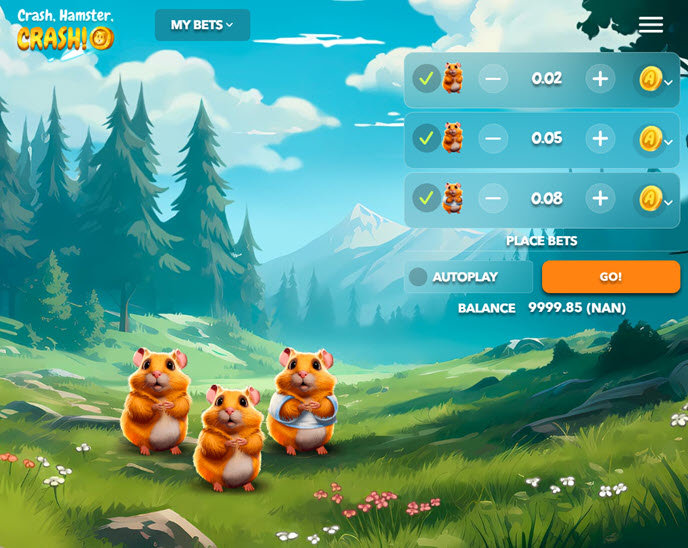Decrease the 0.02 bet amount

click(x=493, y=79)
